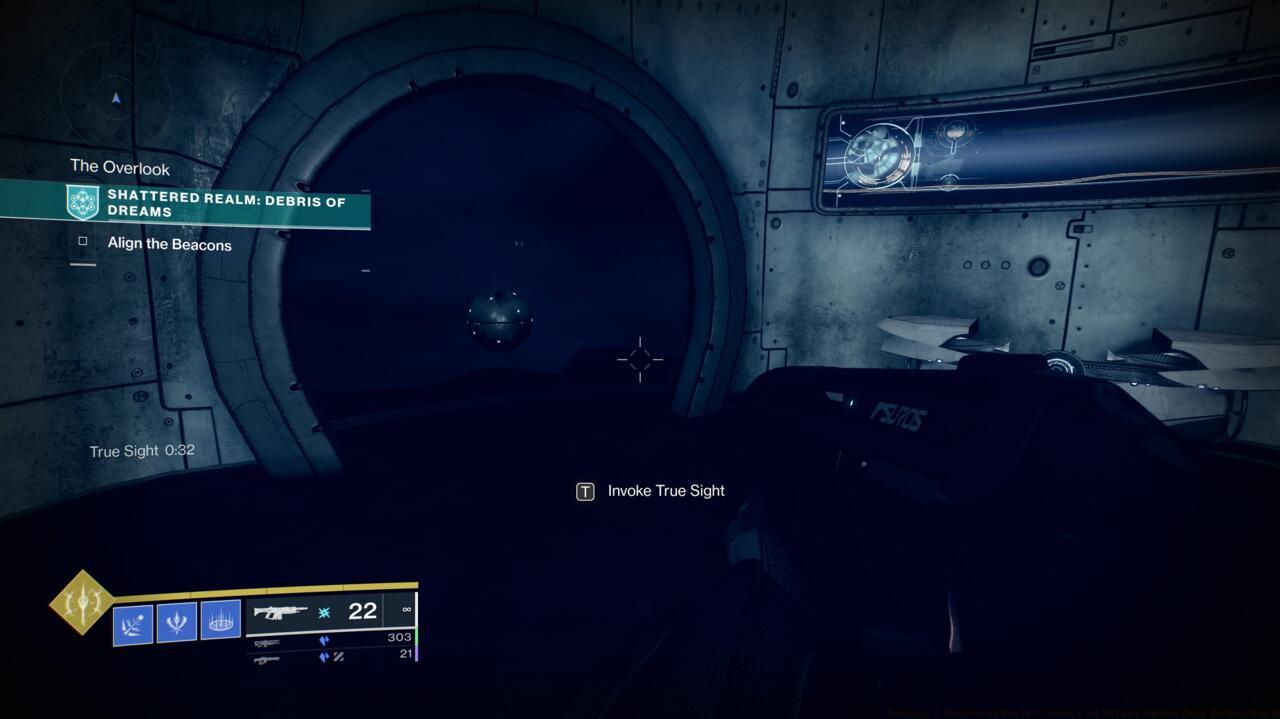The width and height of the screenshot is (1280, 719).
Task: Click the radar in the top-left corner
Action: pyautogui.click(x=115, y=96)
